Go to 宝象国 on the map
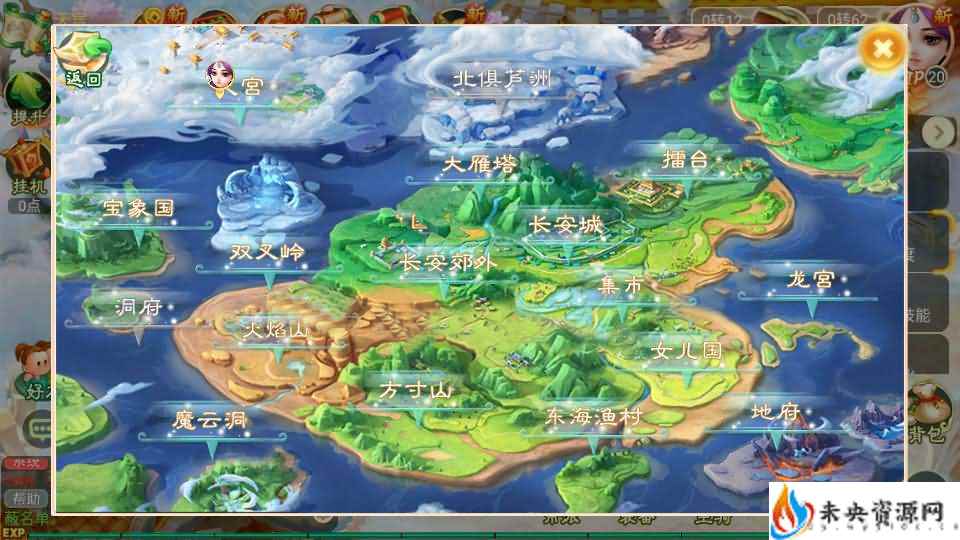 (138, 209)
